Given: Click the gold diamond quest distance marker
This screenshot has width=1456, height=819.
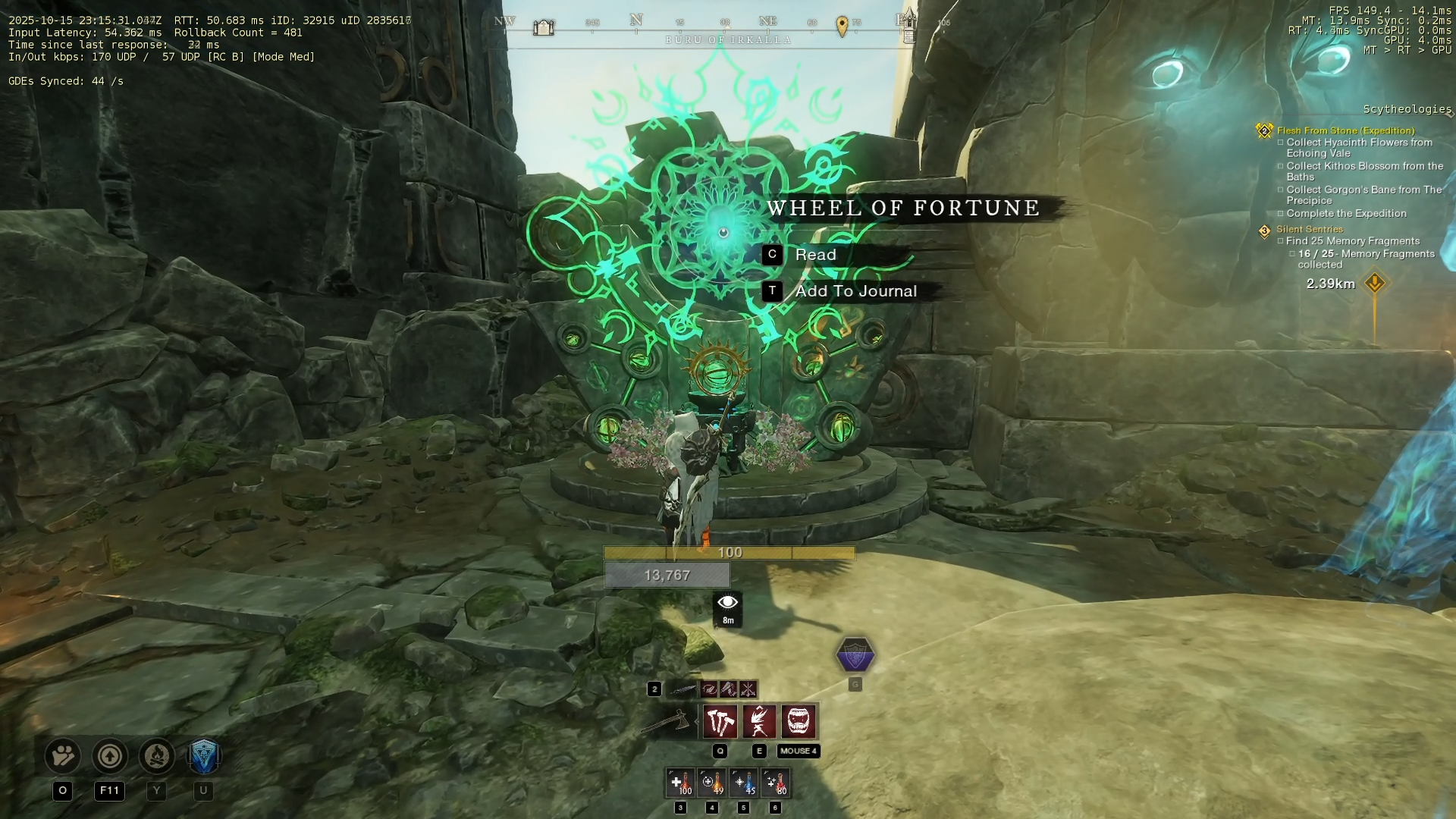Looking at the screenshot, I should (x=1375, y=284).
